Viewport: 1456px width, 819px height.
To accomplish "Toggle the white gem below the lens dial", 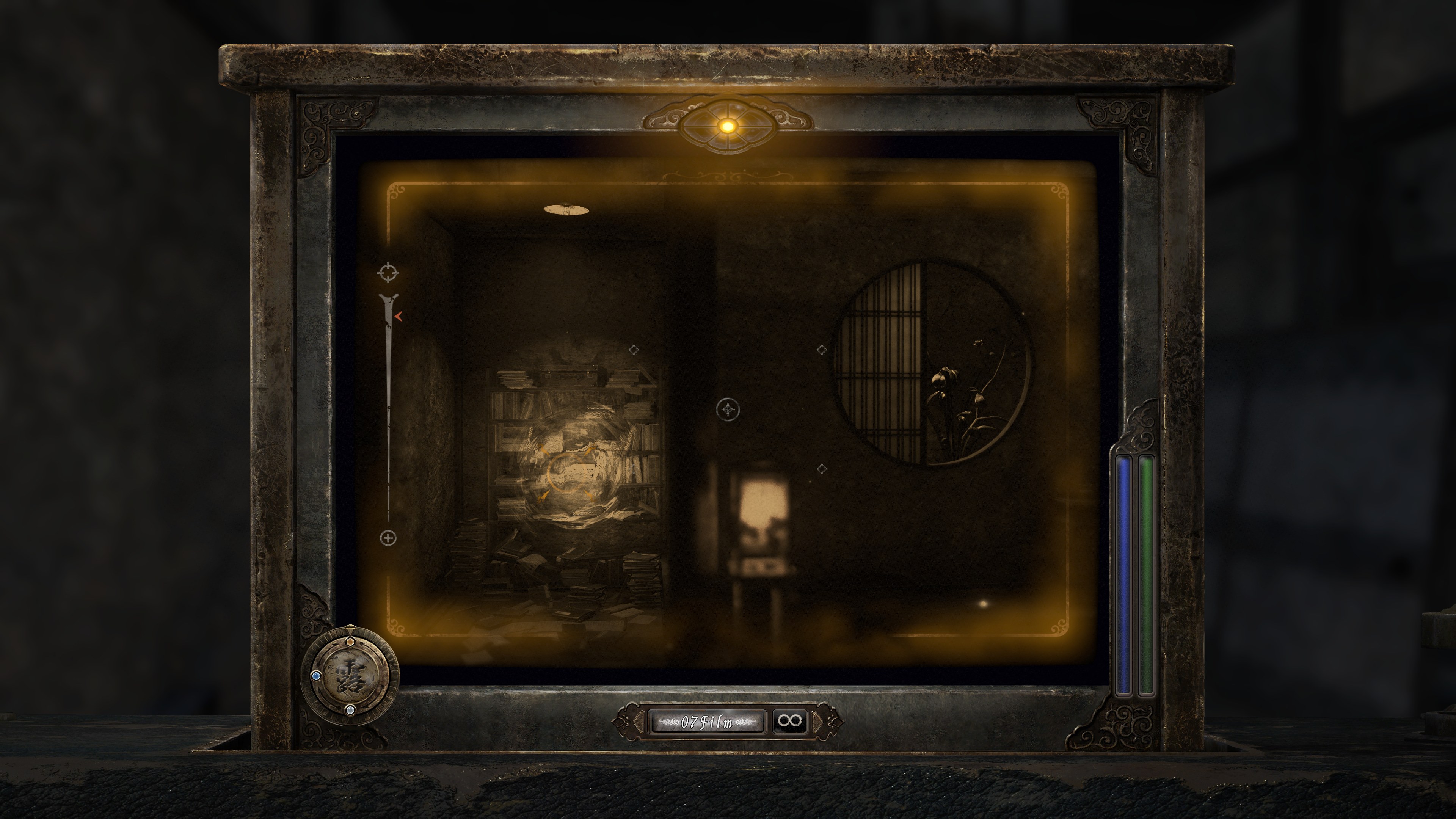I will pyautogui.click(x=350, y=711).
